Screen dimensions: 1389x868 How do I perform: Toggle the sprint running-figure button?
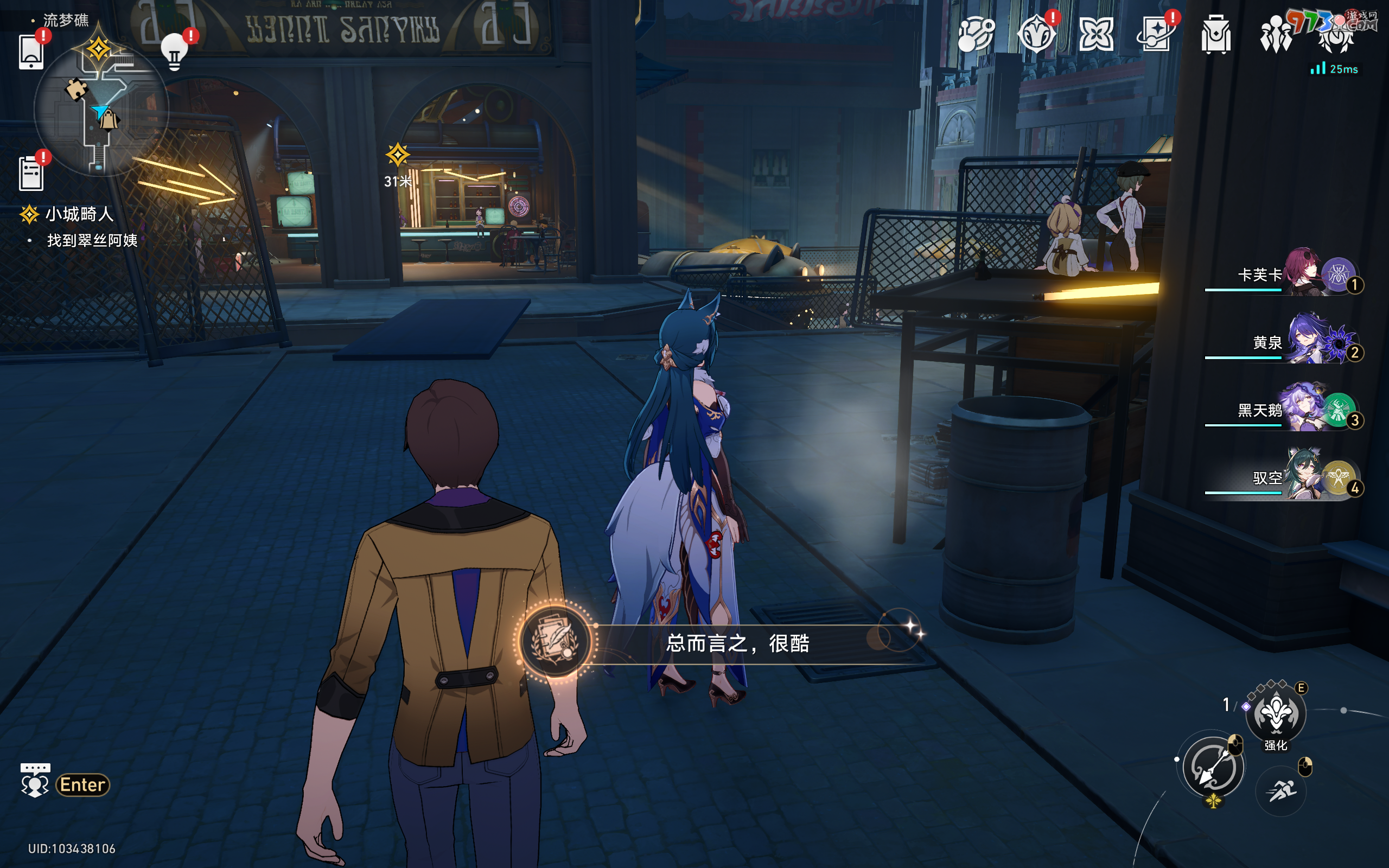pyautogui.click(x=1281, y=791)
